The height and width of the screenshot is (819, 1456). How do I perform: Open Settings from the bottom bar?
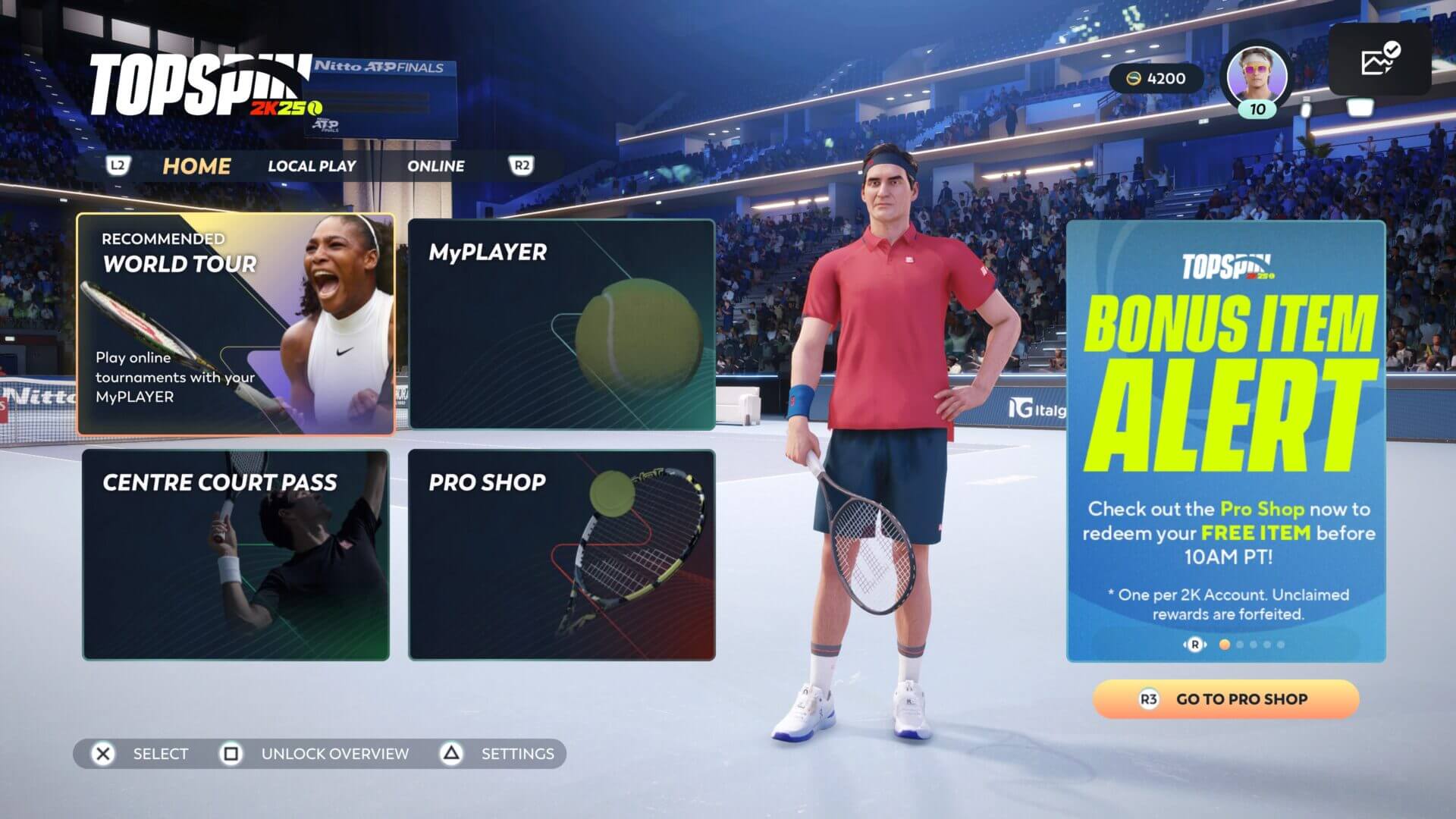499,754
